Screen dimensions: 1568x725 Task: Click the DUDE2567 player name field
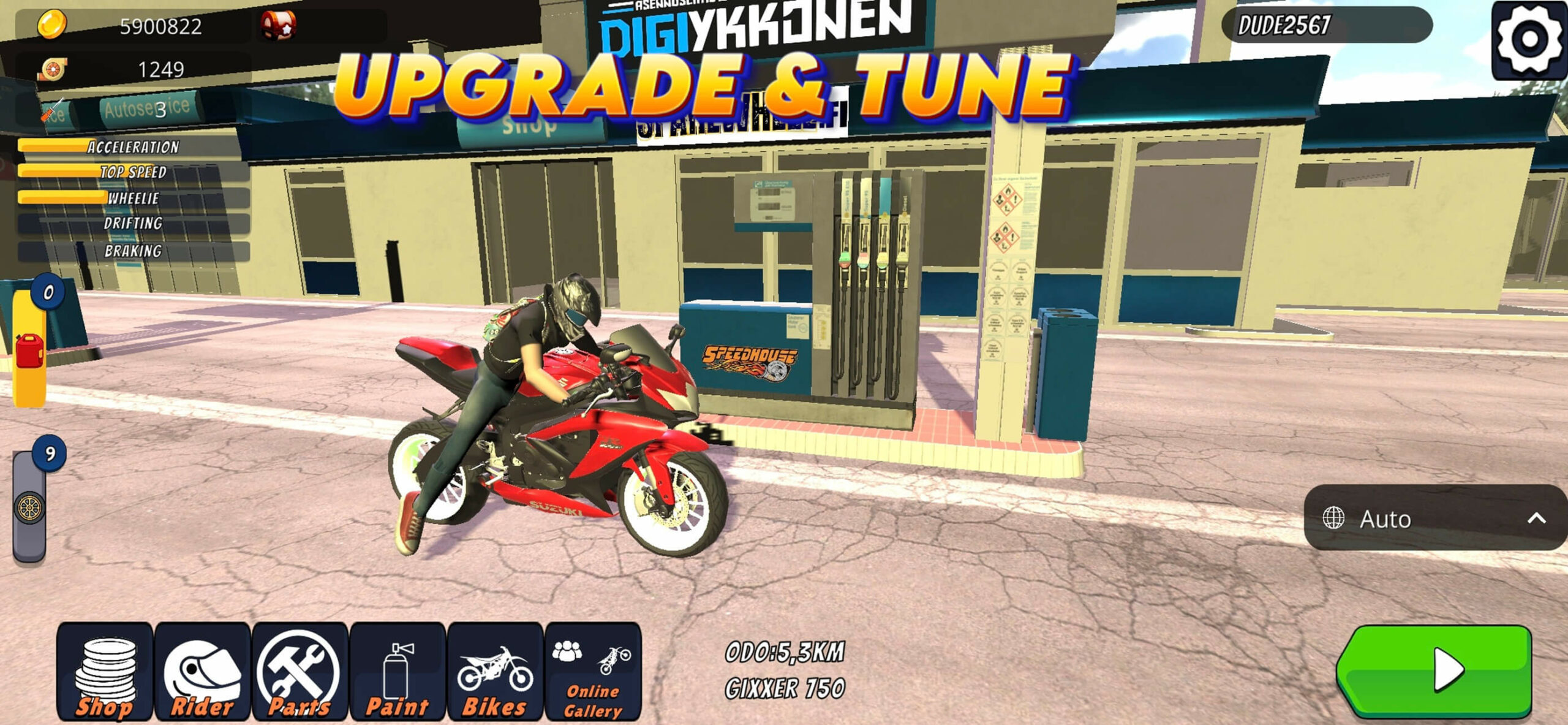tap(1326, 25)
